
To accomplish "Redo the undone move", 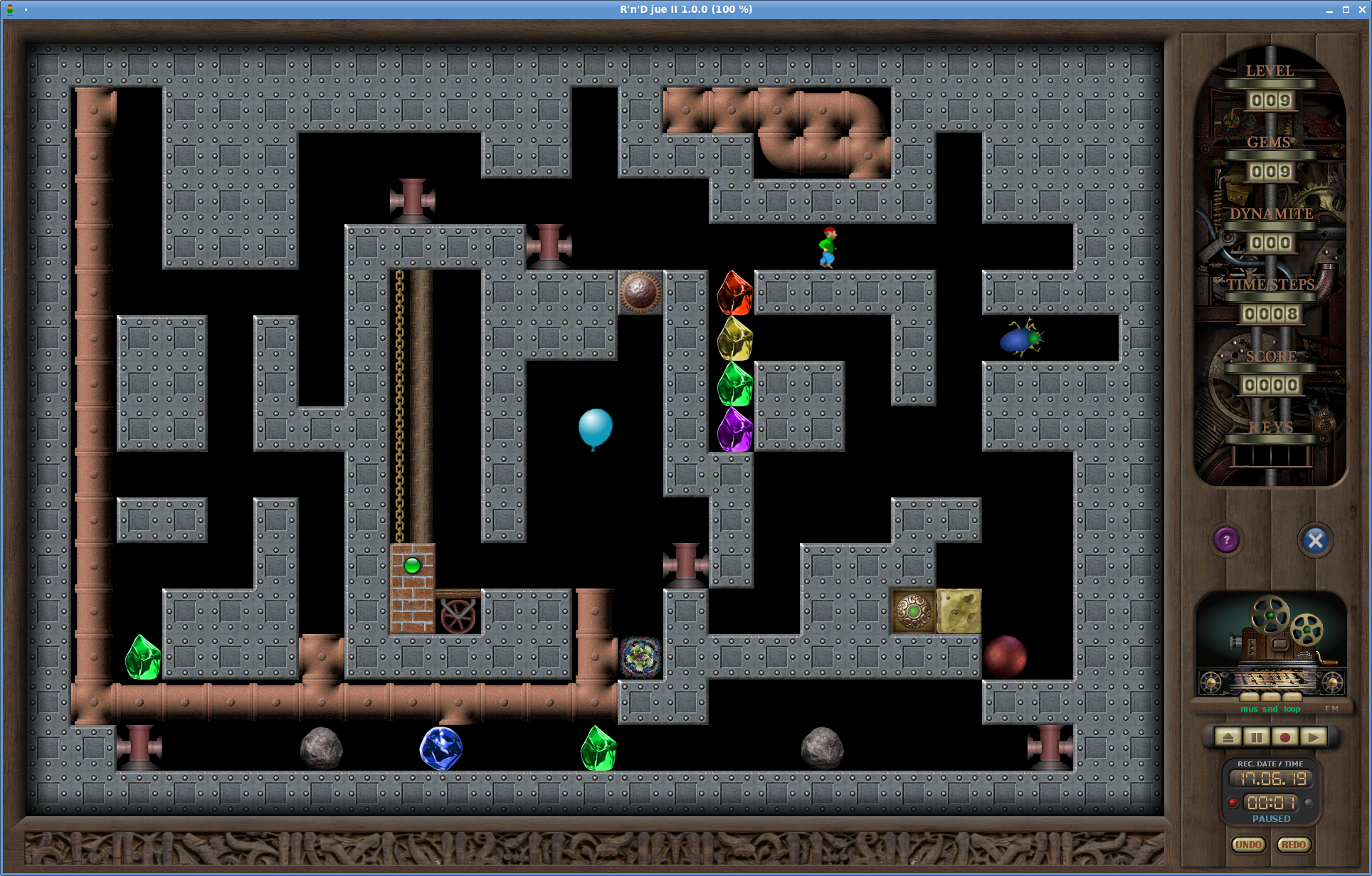I will coord(1293,845).
